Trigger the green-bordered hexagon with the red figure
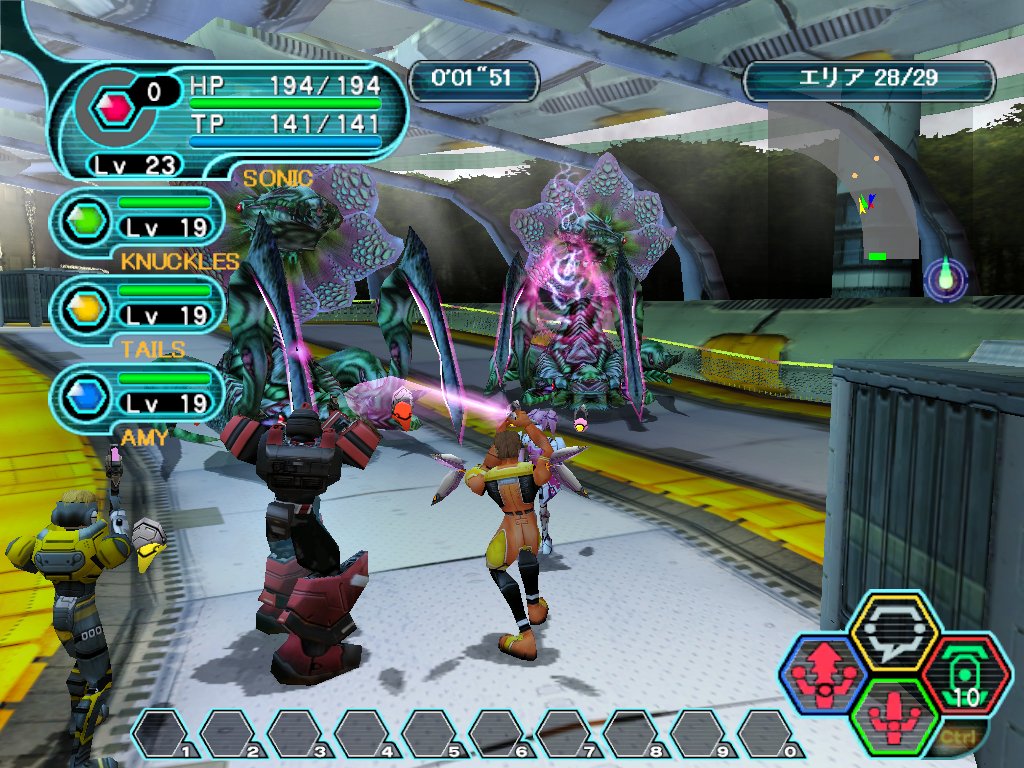This screenshot has height=768, width=1024. (x=894, y=716)
